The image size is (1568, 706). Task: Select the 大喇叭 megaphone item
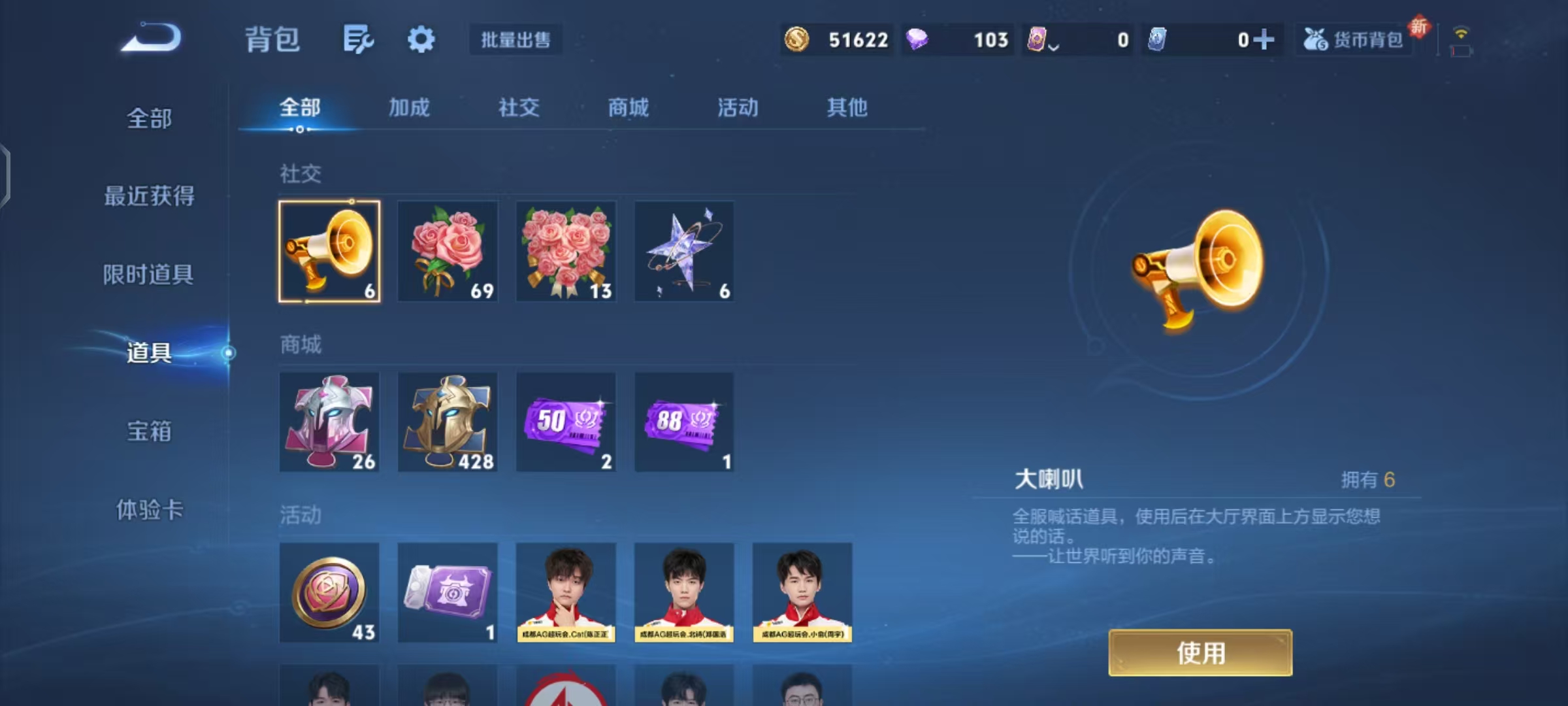coord(329,252)
